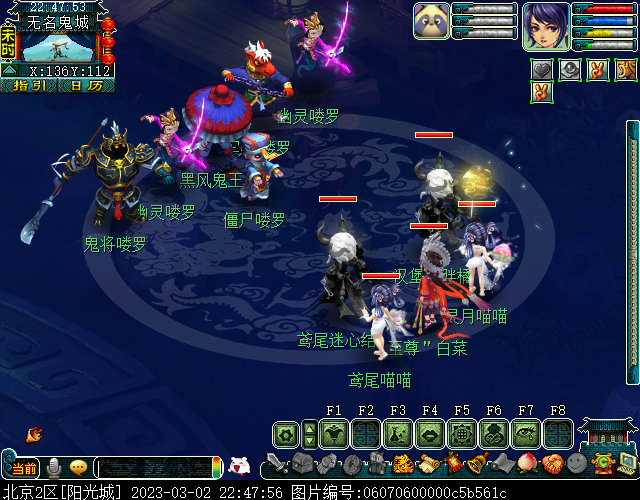
Task: Click the gray heart status icon
Action: click(x=541, y=69)
